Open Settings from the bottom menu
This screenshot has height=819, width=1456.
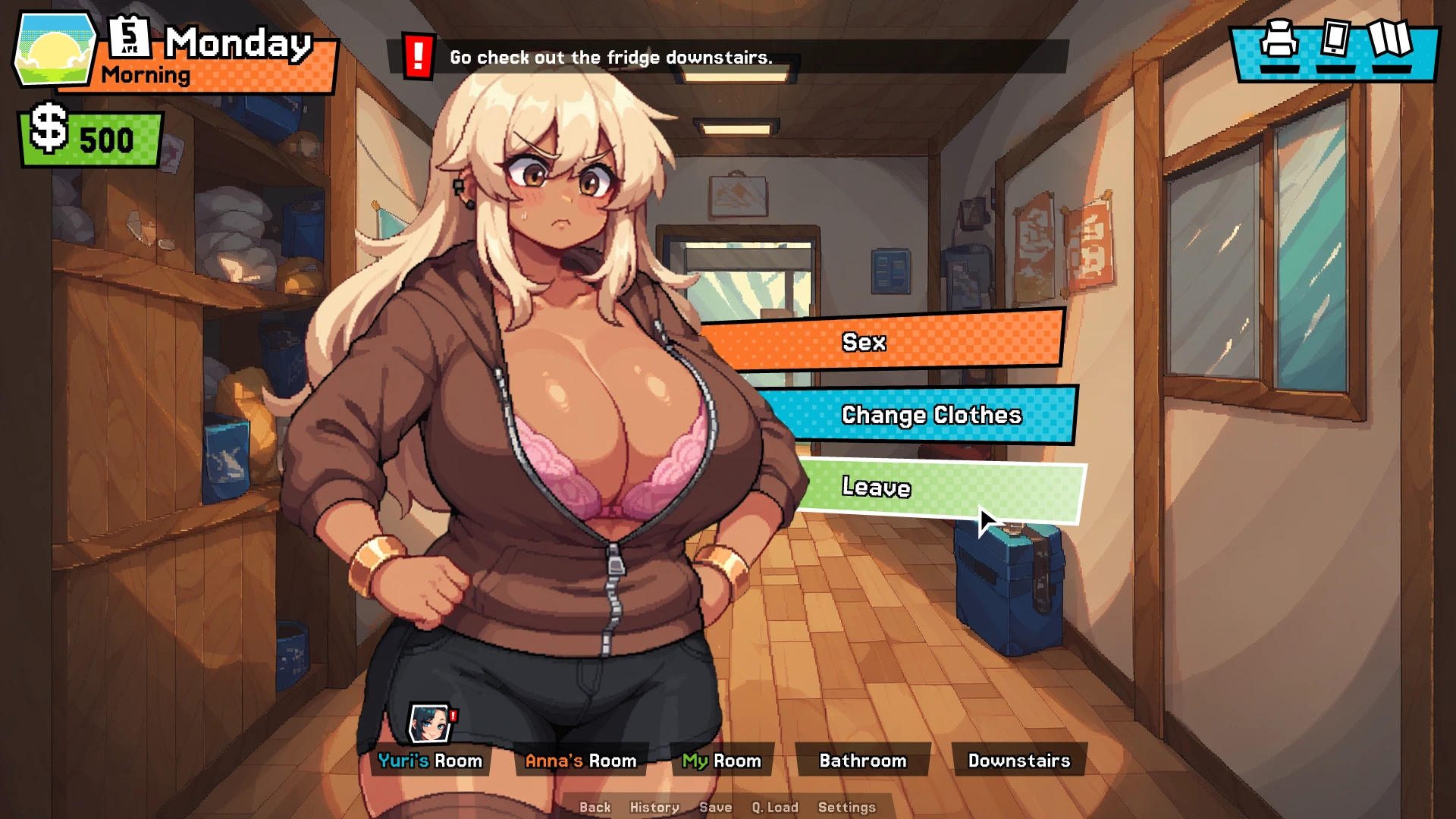[x=846, y=808]
